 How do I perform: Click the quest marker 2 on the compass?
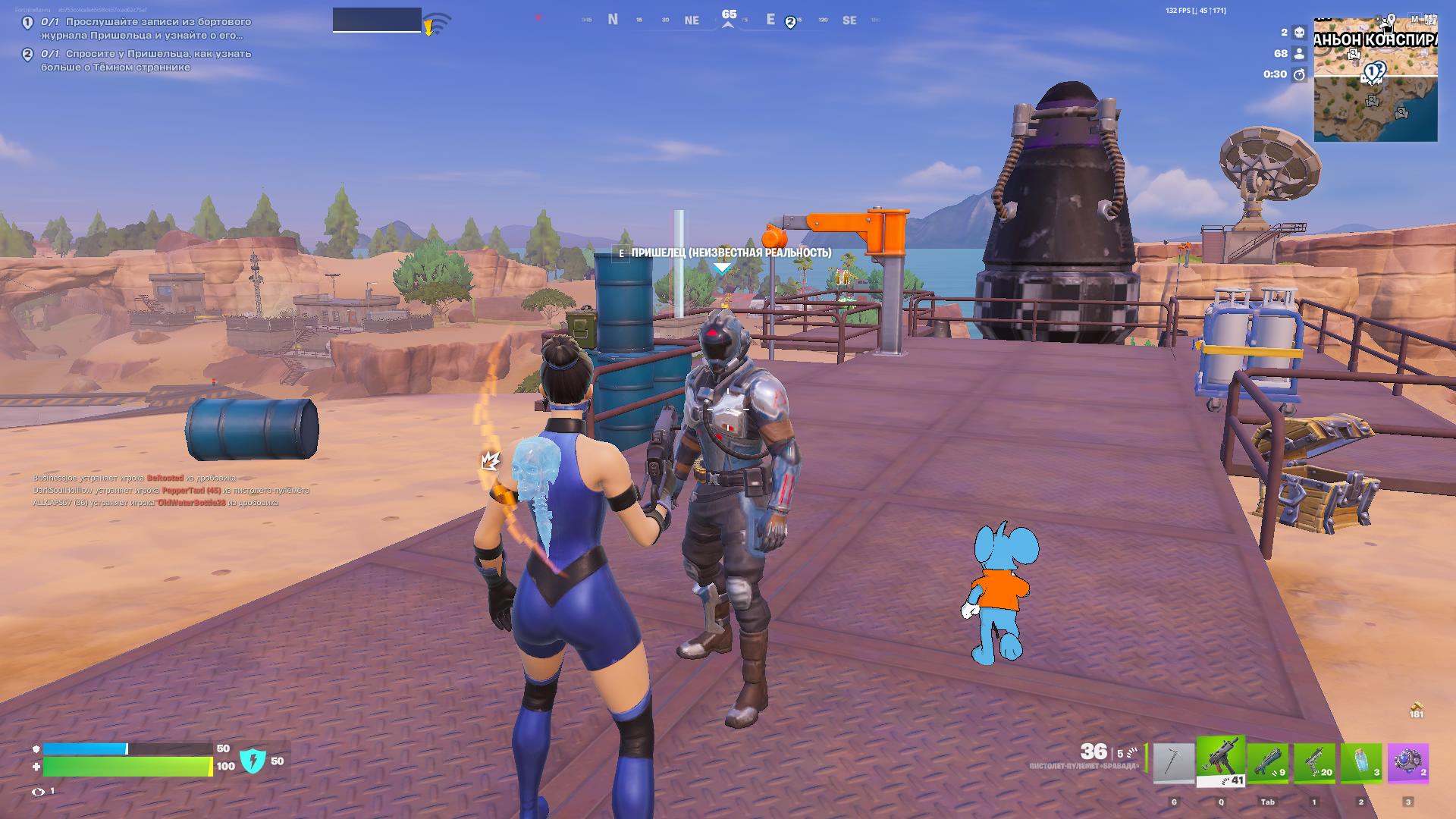[790, 22]
